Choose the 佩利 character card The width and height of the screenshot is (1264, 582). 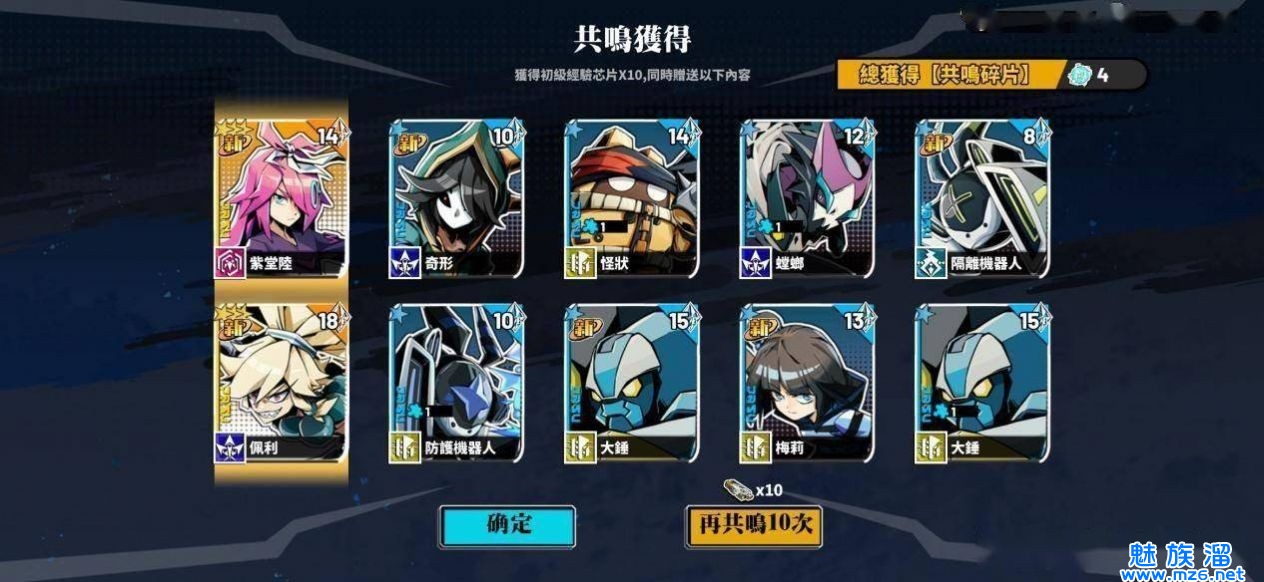coord(281,384)
